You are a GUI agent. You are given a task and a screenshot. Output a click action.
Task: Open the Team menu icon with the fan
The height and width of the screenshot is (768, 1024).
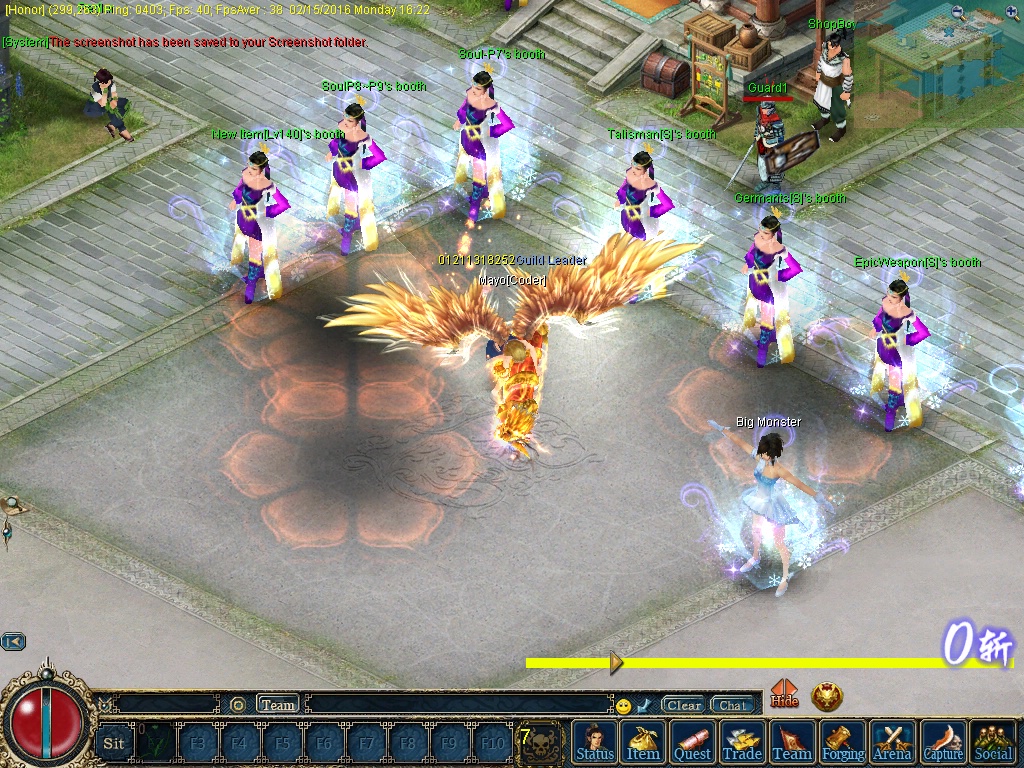pyautogui.click(x=792, y=742)
